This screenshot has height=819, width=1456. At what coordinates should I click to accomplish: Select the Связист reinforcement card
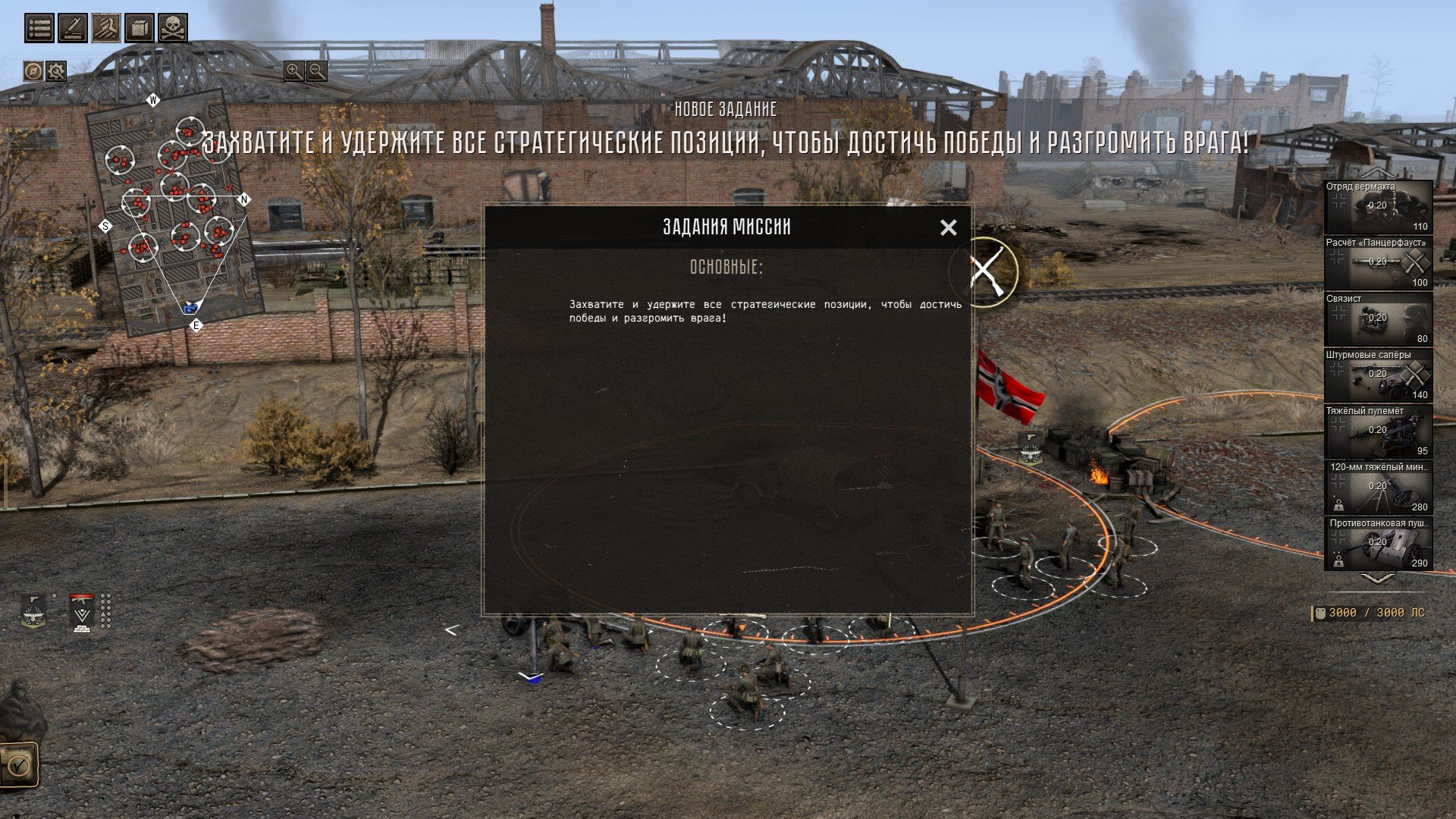(1378, 319)
